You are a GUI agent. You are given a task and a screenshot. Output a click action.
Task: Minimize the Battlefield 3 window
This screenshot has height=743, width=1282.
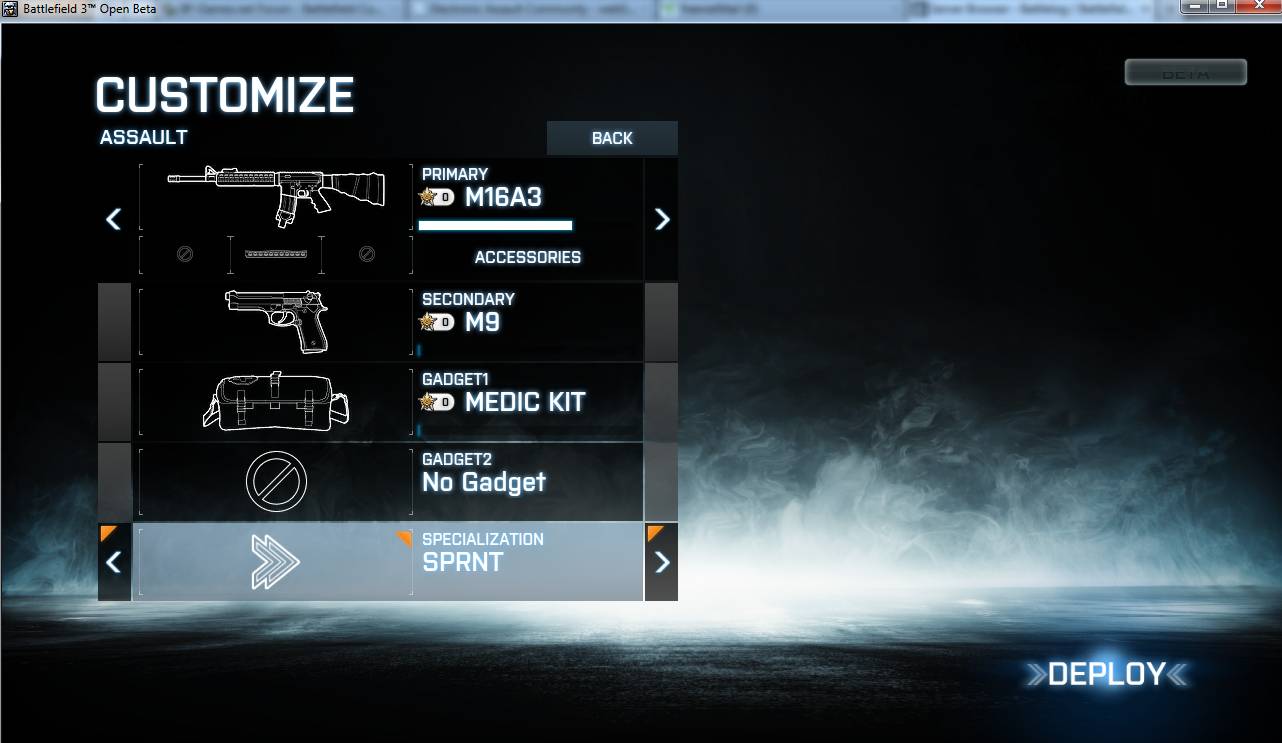coord(1196,6)
